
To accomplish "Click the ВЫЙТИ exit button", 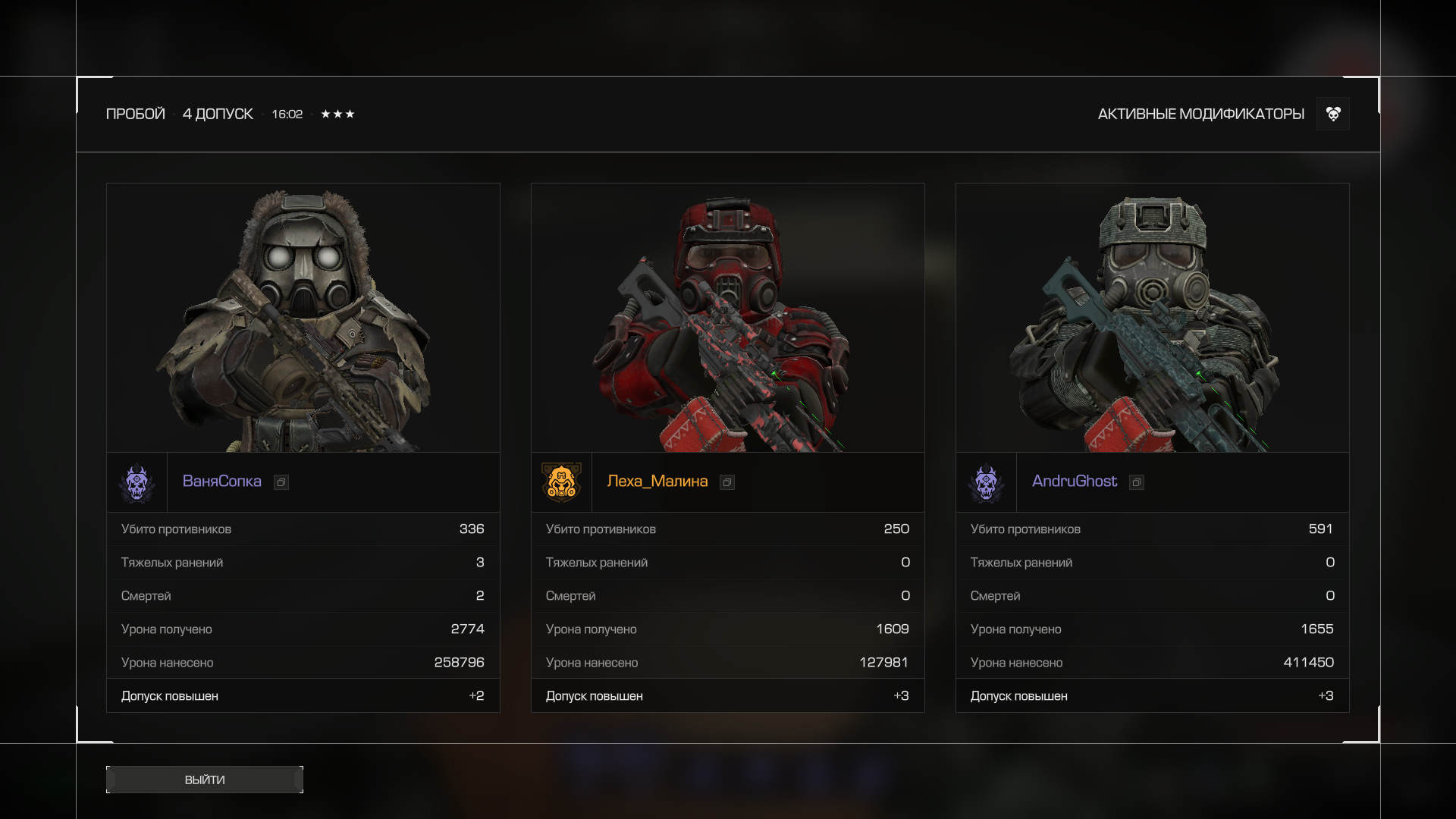I will tap(205, 780).
